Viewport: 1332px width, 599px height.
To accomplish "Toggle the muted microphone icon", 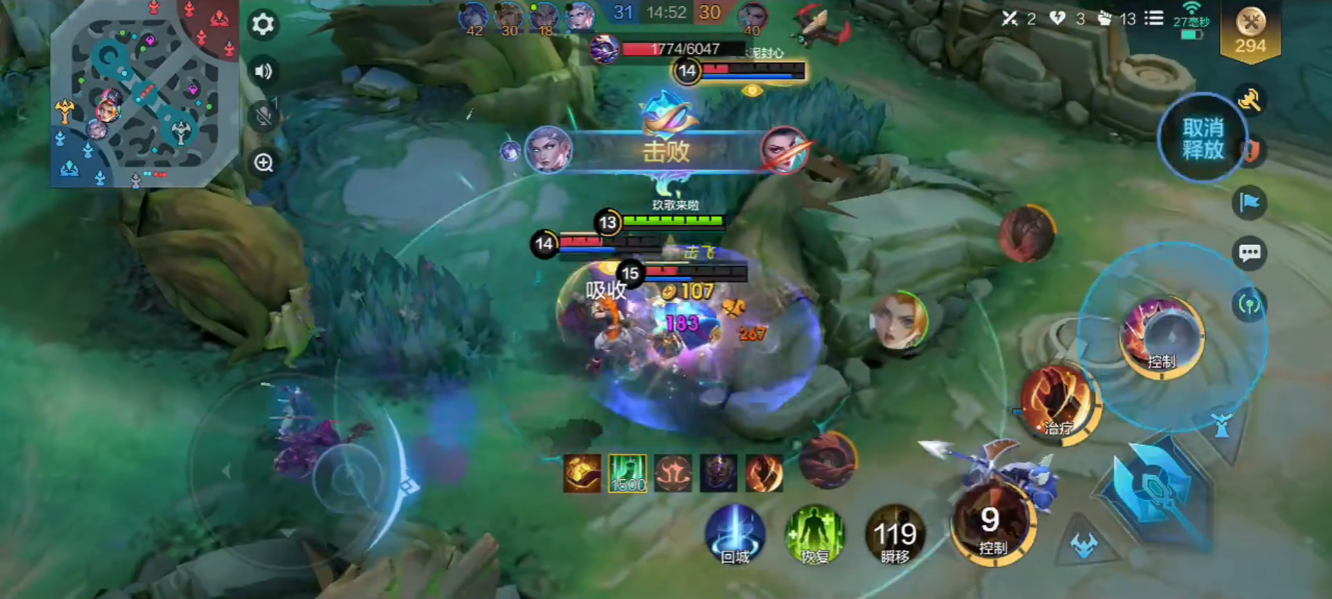I will 263,116.
